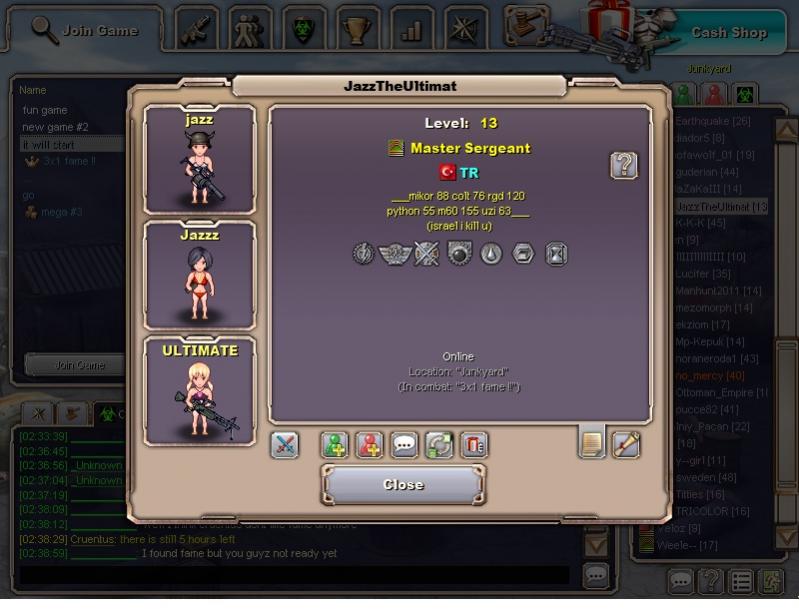Close the JazzTheUltimat profile window
This screenshot has height=613, width=799.
(403, 485)
